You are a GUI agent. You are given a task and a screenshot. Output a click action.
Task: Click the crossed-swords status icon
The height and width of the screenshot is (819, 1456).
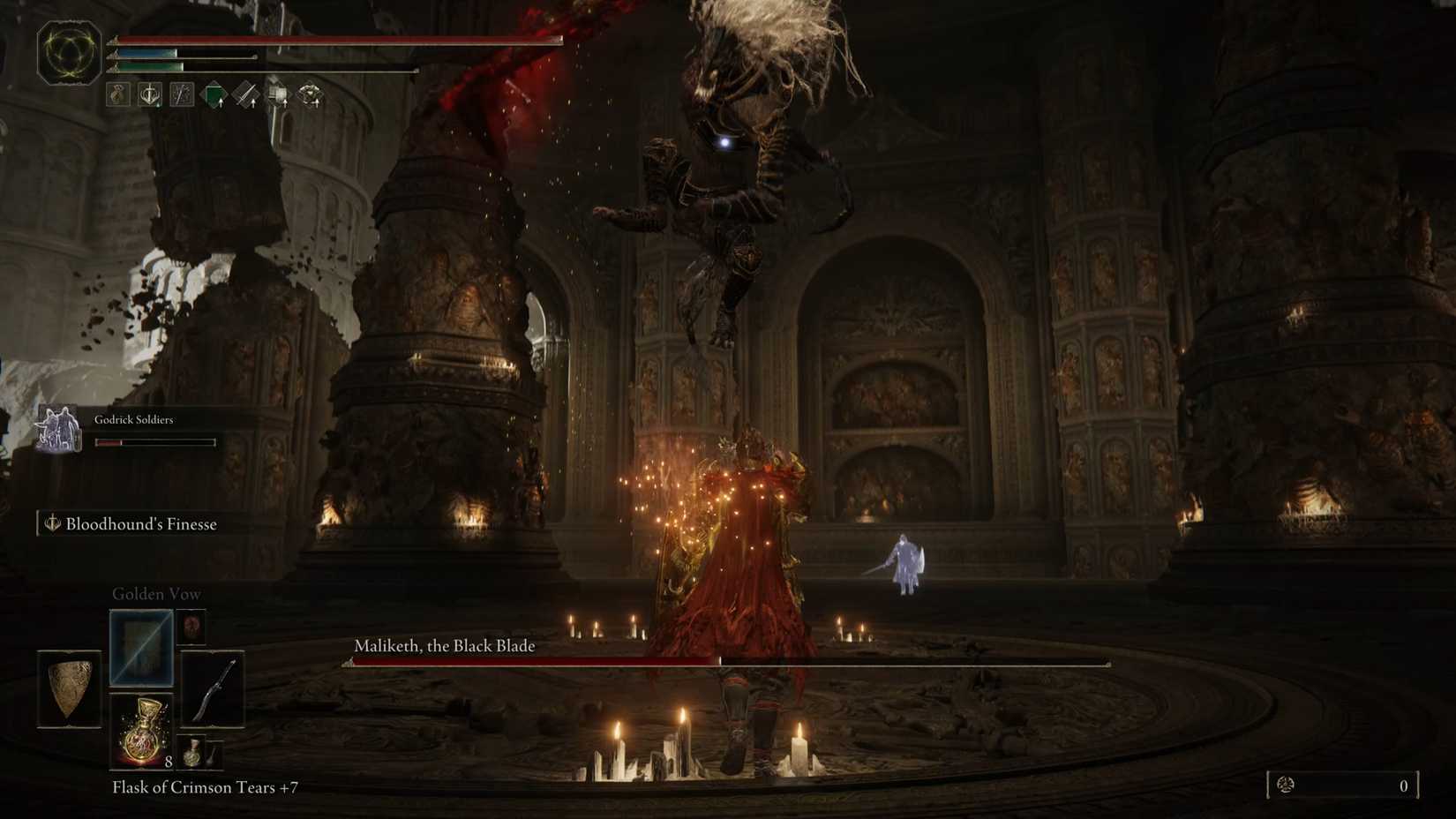coord(181,94)
